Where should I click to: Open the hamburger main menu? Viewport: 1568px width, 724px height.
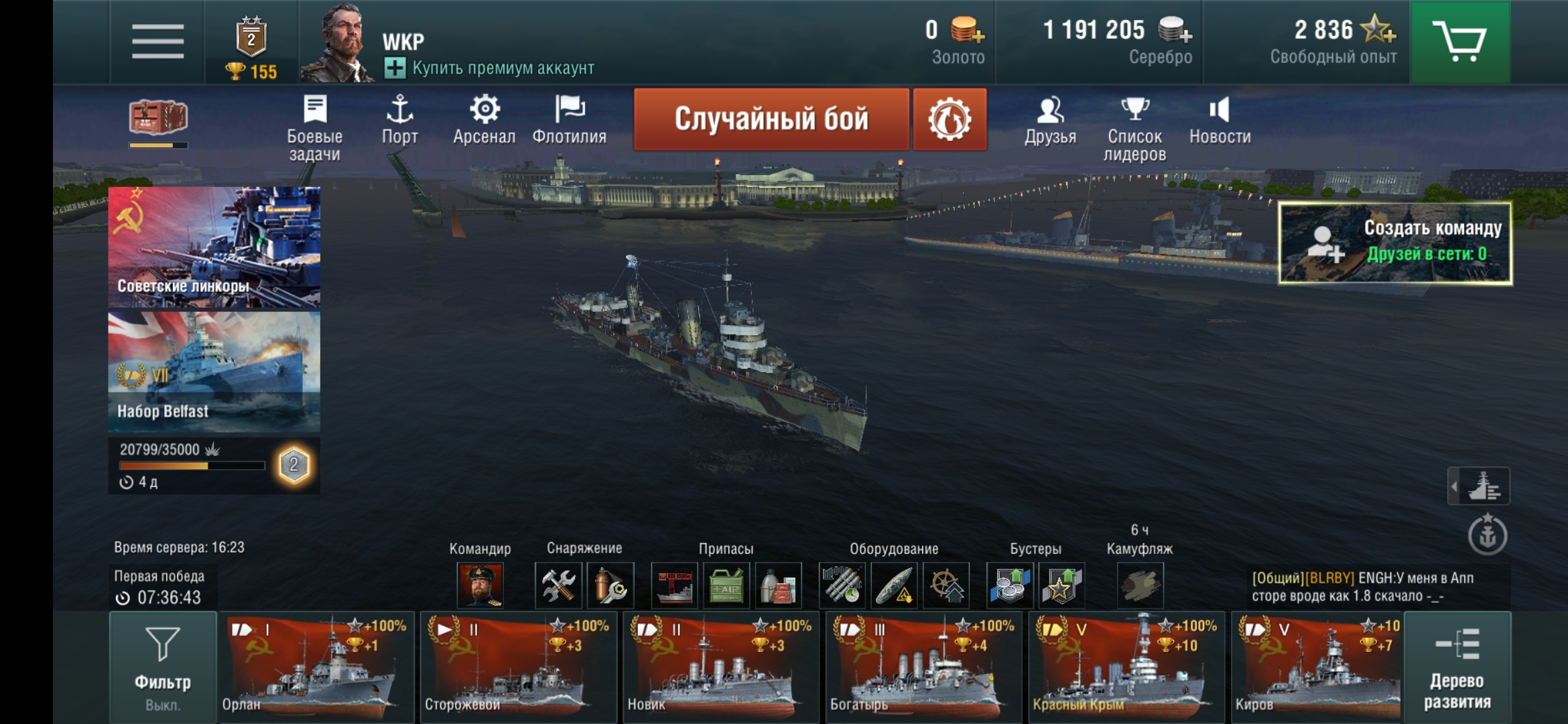(x=157, y=42)
